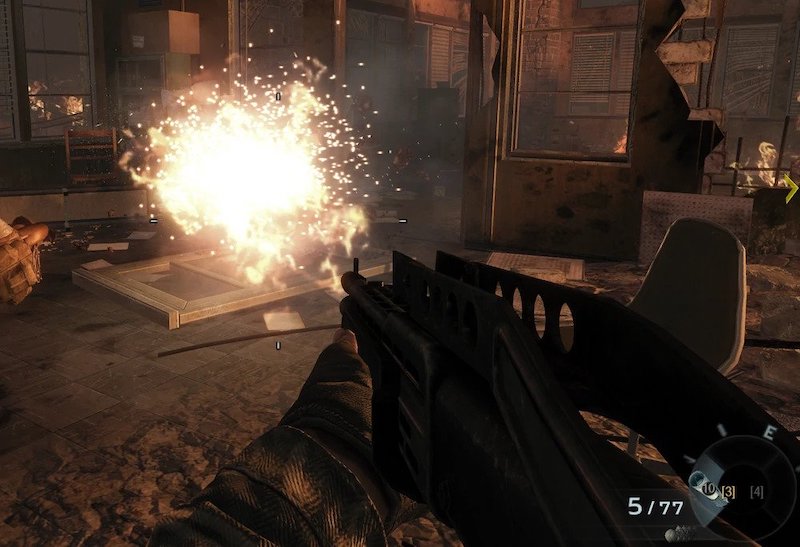Click the compass ring's E marker
Viewport: 800px width, 547px height.
tap(769, 432)
